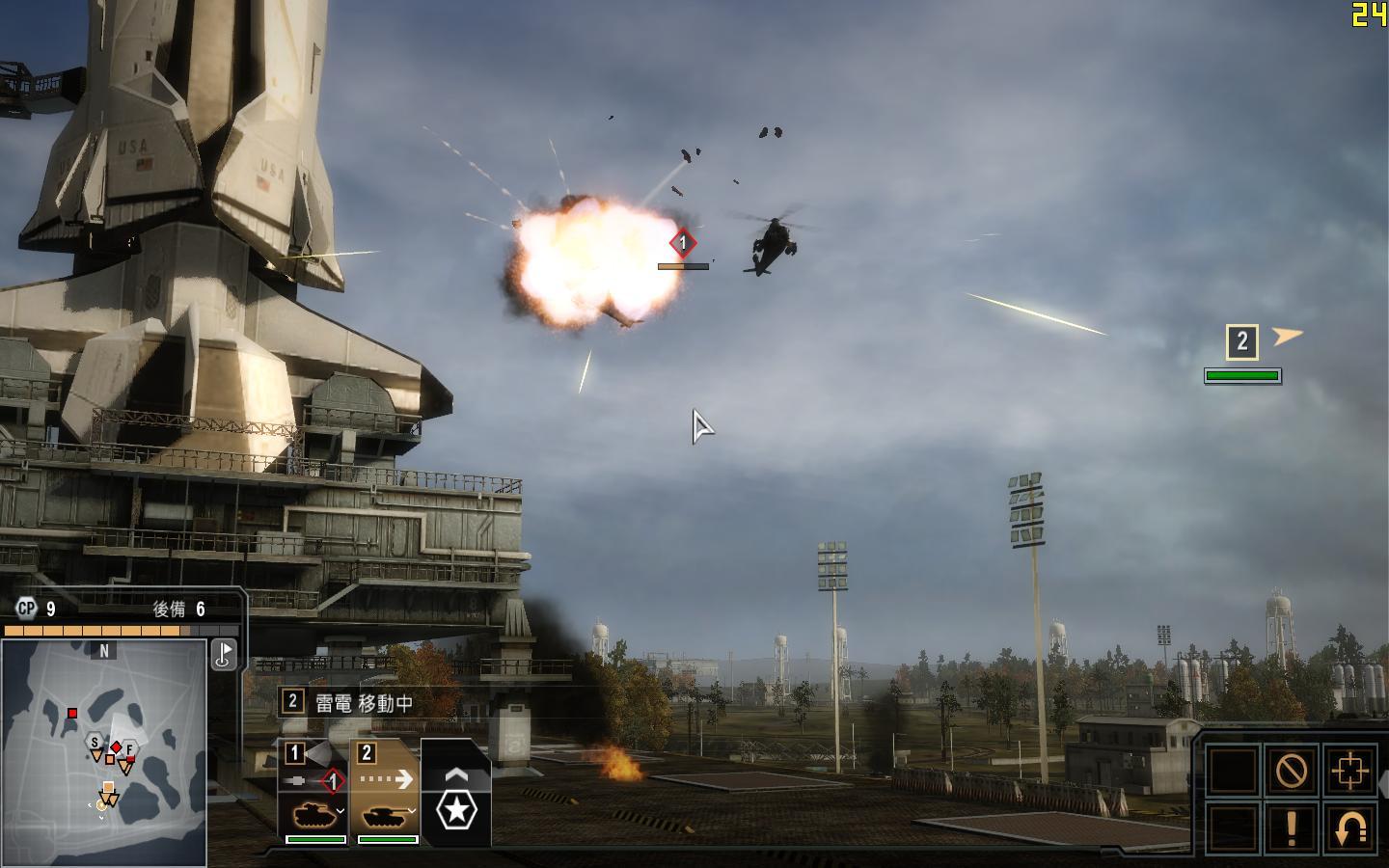Screen dimensions: 1389x868
Task: Click the S hexagon marker on the minimap
Action: (x=95, y=743)
